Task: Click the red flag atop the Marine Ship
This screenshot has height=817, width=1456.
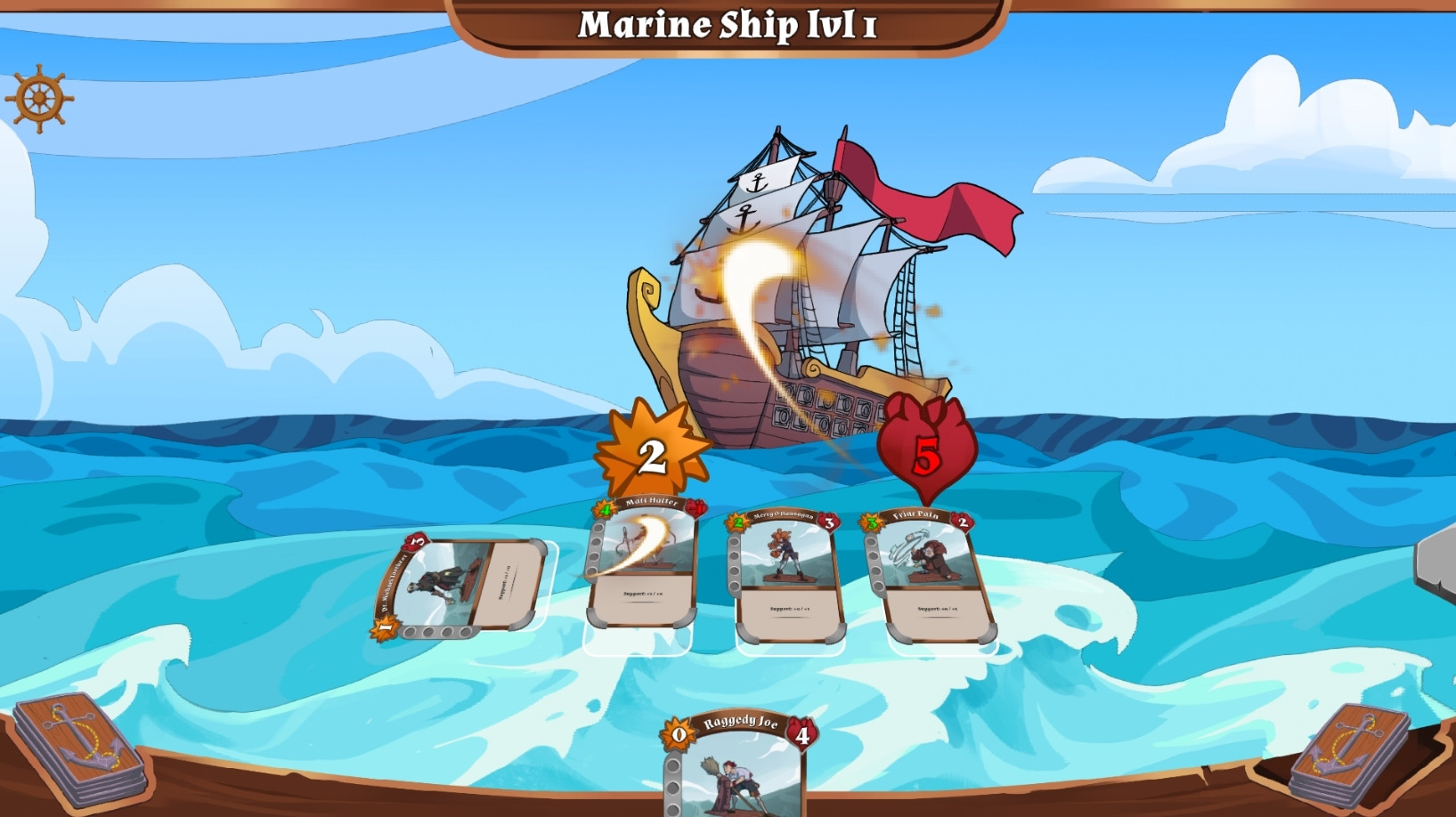Action: click(x=926, y=196)
